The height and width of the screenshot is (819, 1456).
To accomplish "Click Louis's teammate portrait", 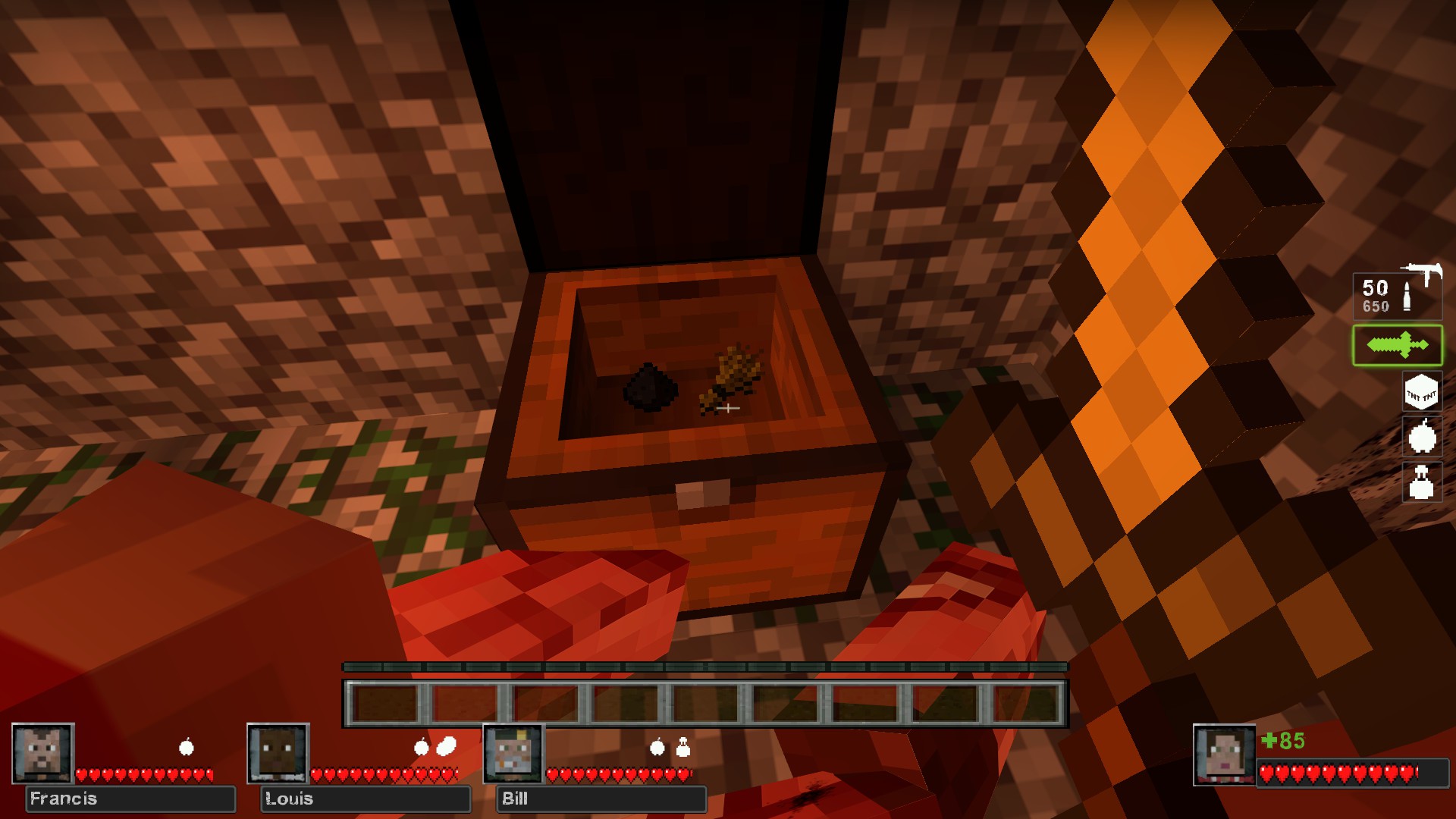I will [x=278, y=753].
